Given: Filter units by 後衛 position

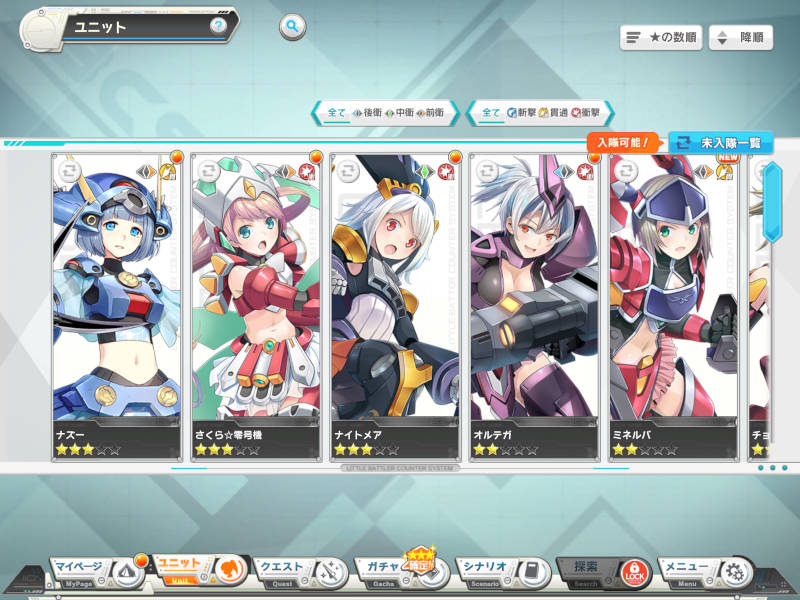Looking at the screenshot, I should 366,113.
